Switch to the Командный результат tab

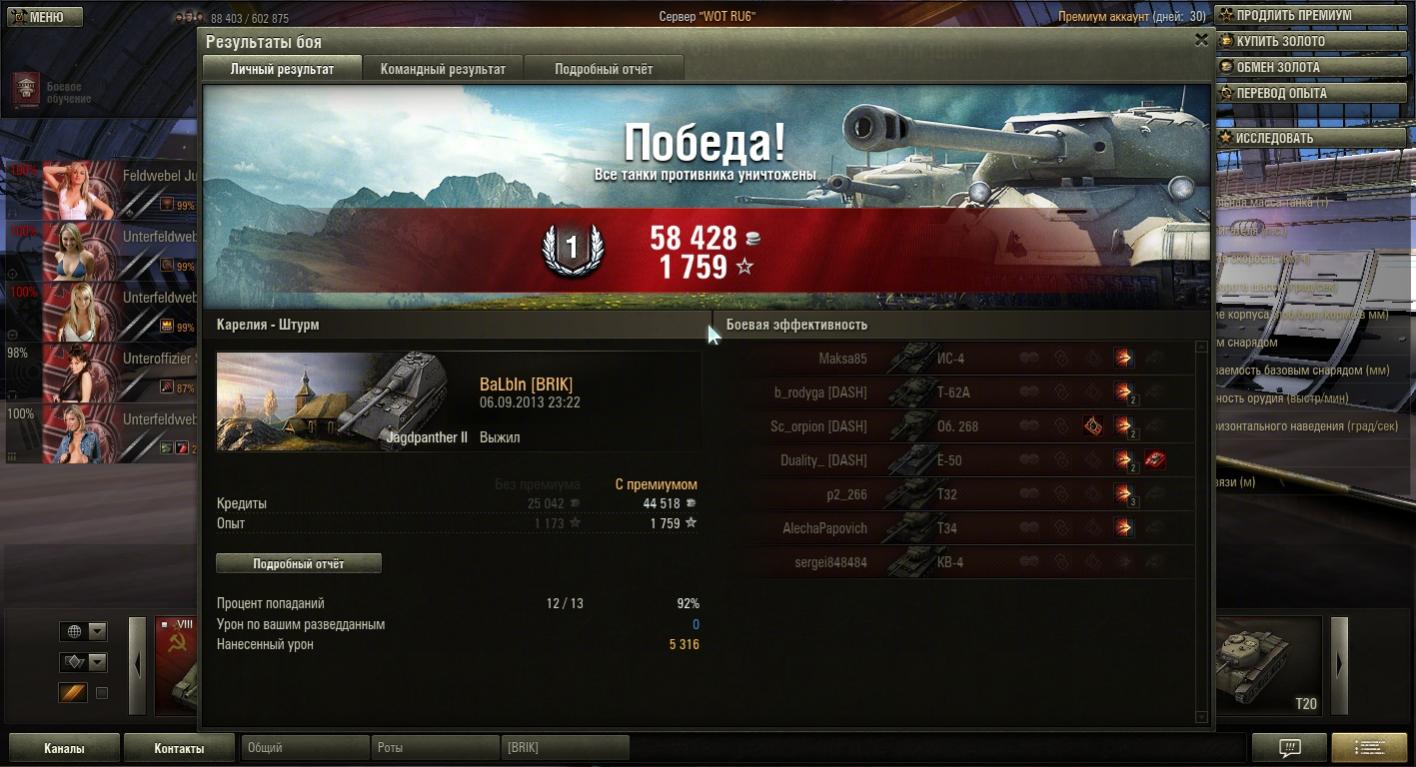tap(443, 69)
